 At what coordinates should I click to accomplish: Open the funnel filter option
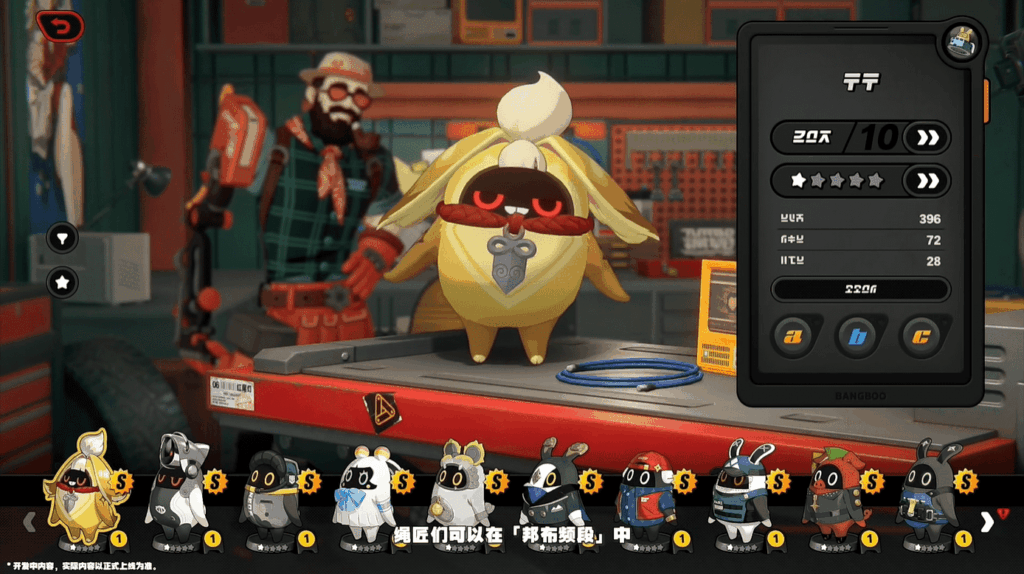click(x=62, y=239)
